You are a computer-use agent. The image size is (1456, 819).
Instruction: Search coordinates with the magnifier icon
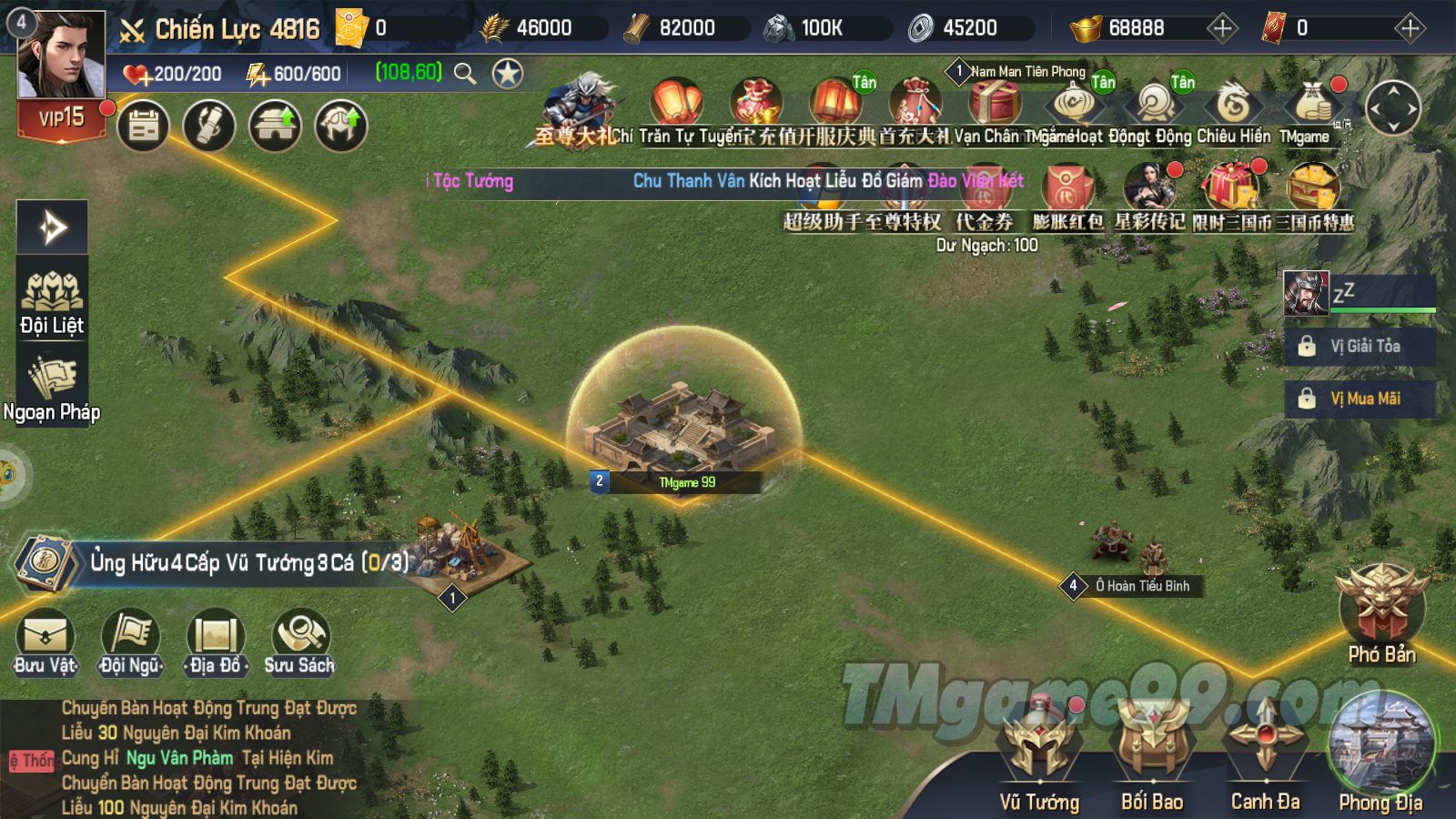coord(465,73)
